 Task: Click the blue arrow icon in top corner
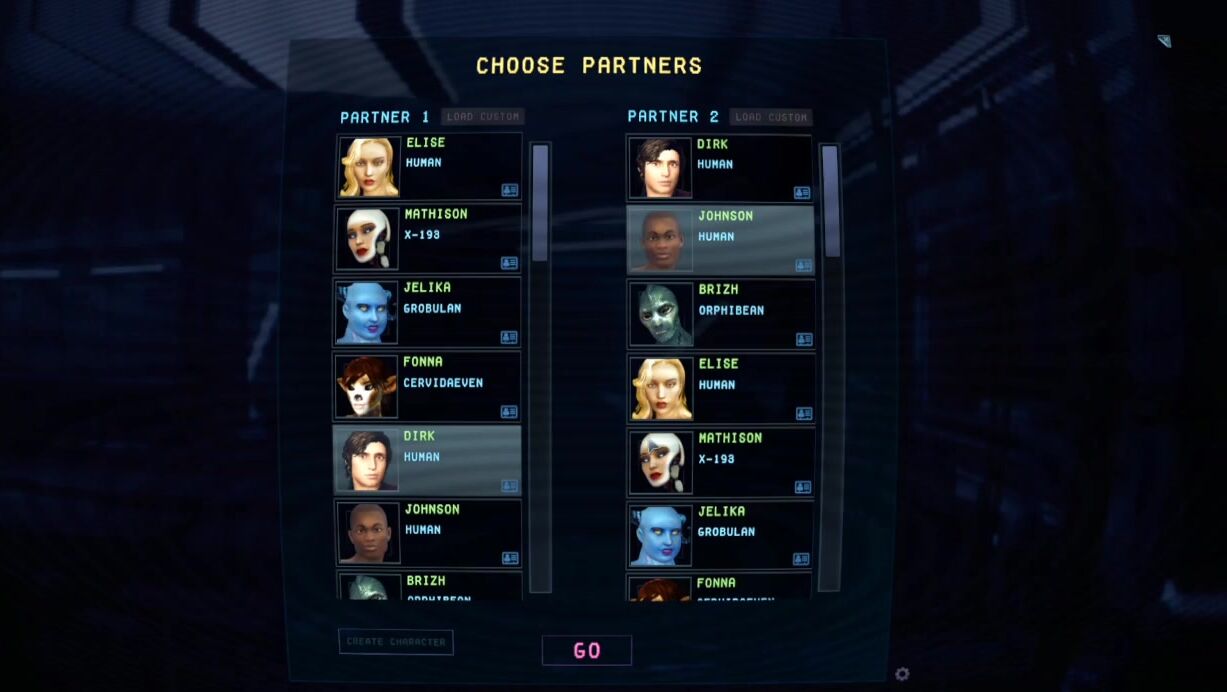pos(1164,41)
